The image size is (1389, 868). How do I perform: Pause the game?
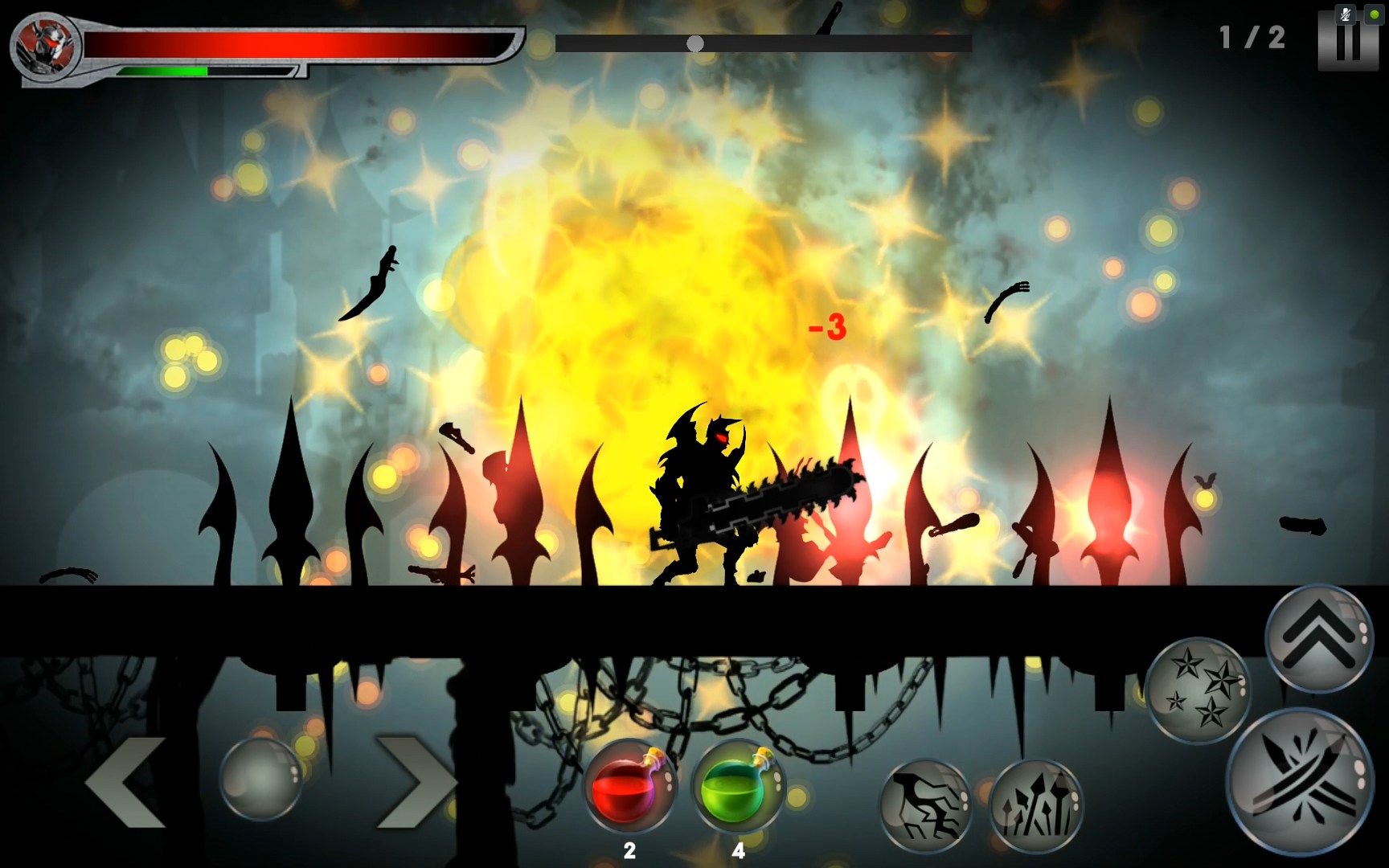[1347, 40]
